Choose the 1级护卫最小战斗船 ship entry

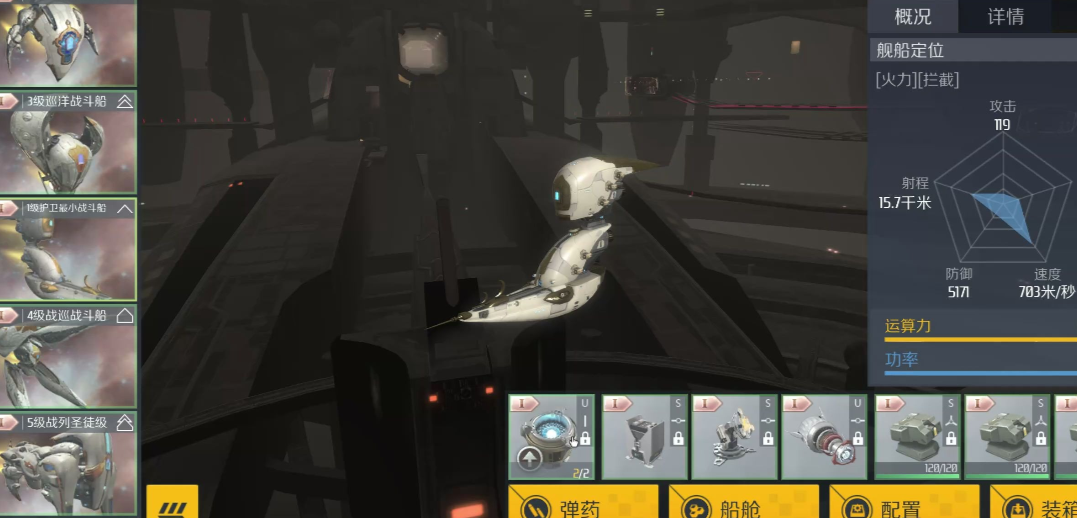coord(68,249)
